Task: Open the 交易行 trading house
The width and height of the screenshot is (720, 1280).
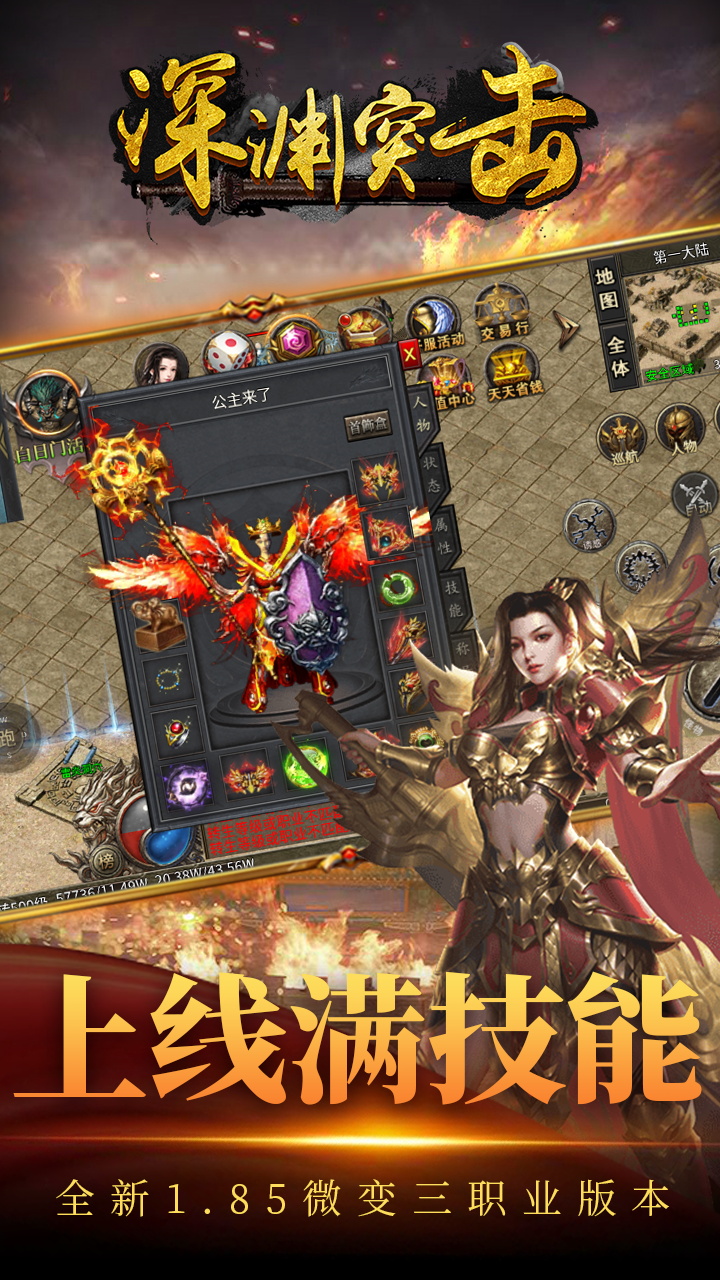Action: click(x=503, y=311)
